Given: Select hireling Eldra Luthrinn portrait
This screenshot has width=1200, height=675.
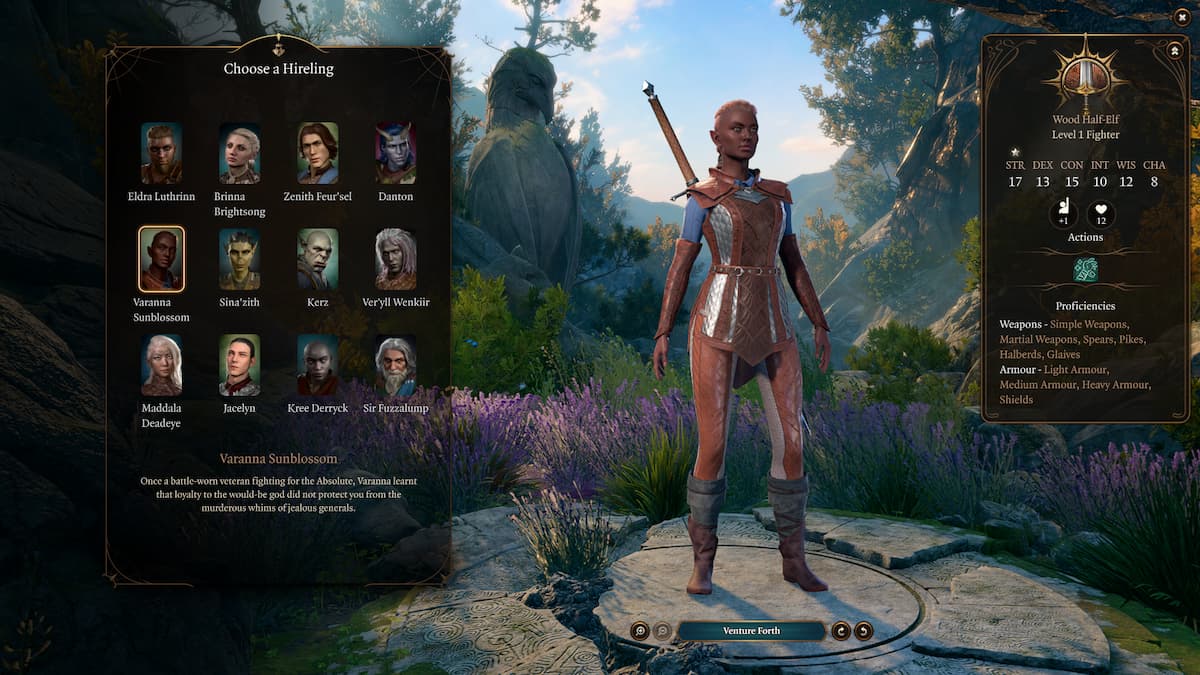Looking at the screenshot, I should (x=161, y=153).
